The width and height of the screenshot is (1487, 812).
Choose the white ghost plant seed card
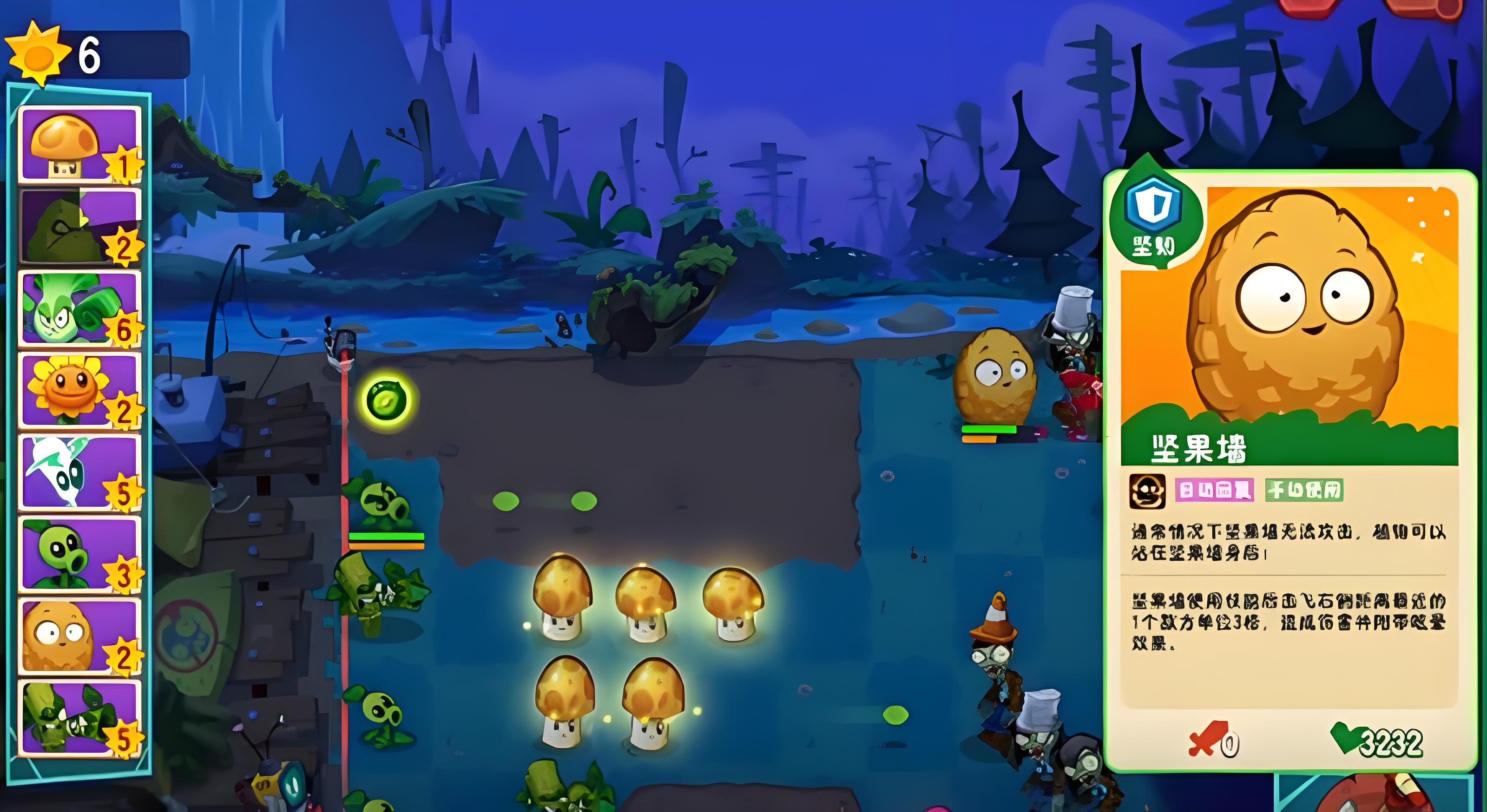click(79, 472)
